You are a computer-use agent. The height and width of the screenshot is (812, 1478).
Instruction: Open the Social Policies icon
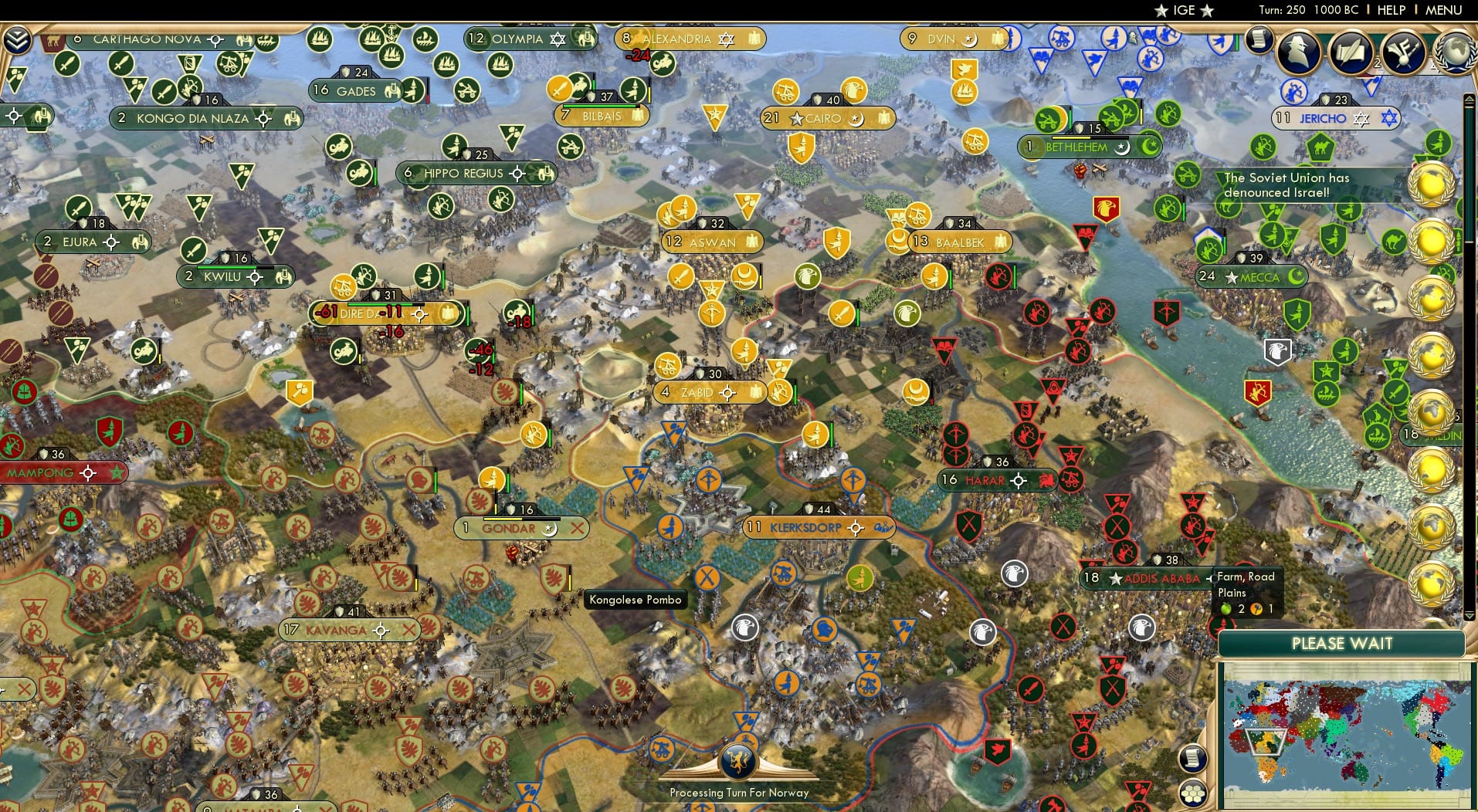1402,52
